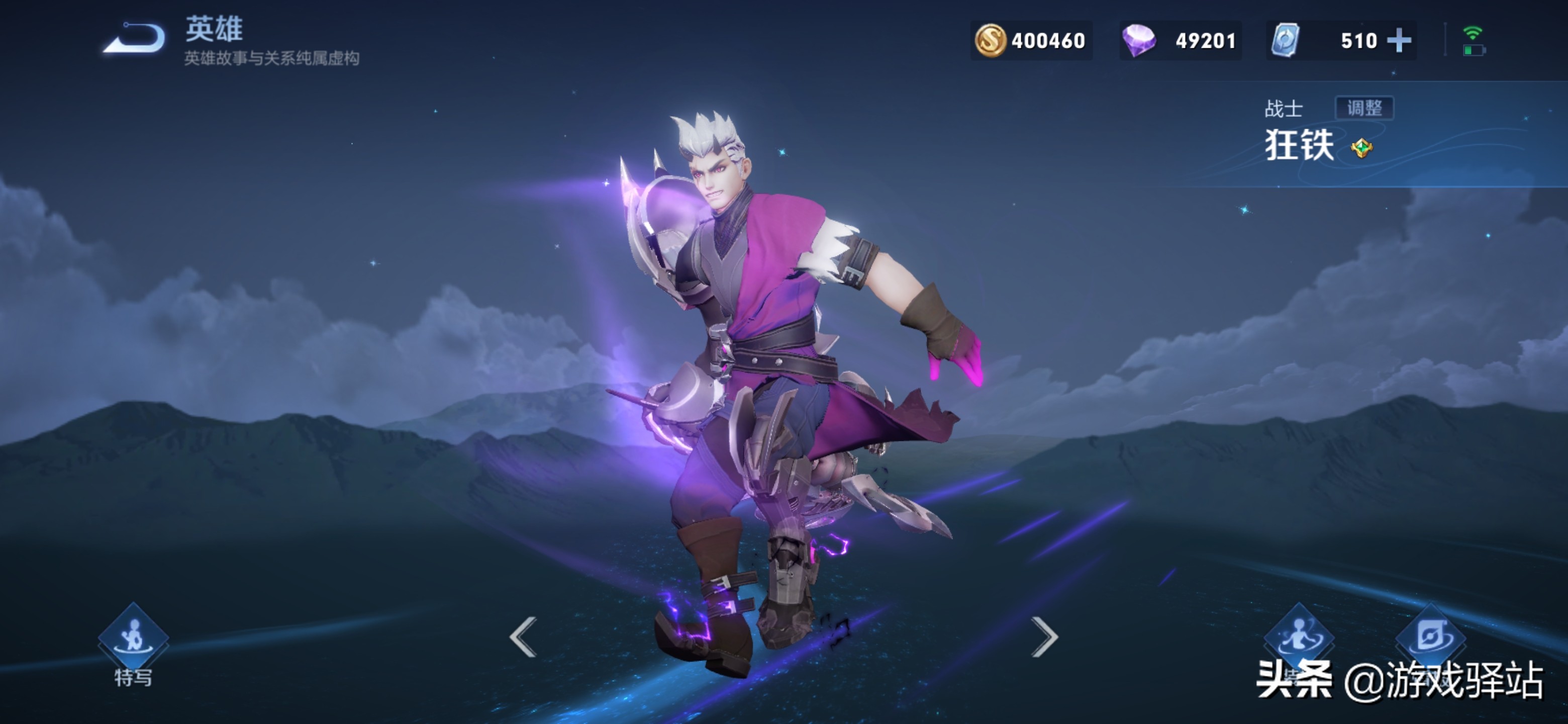Open the 调整 adjustment button
Screen dimensions: 1568x724
click(1364, 109)
